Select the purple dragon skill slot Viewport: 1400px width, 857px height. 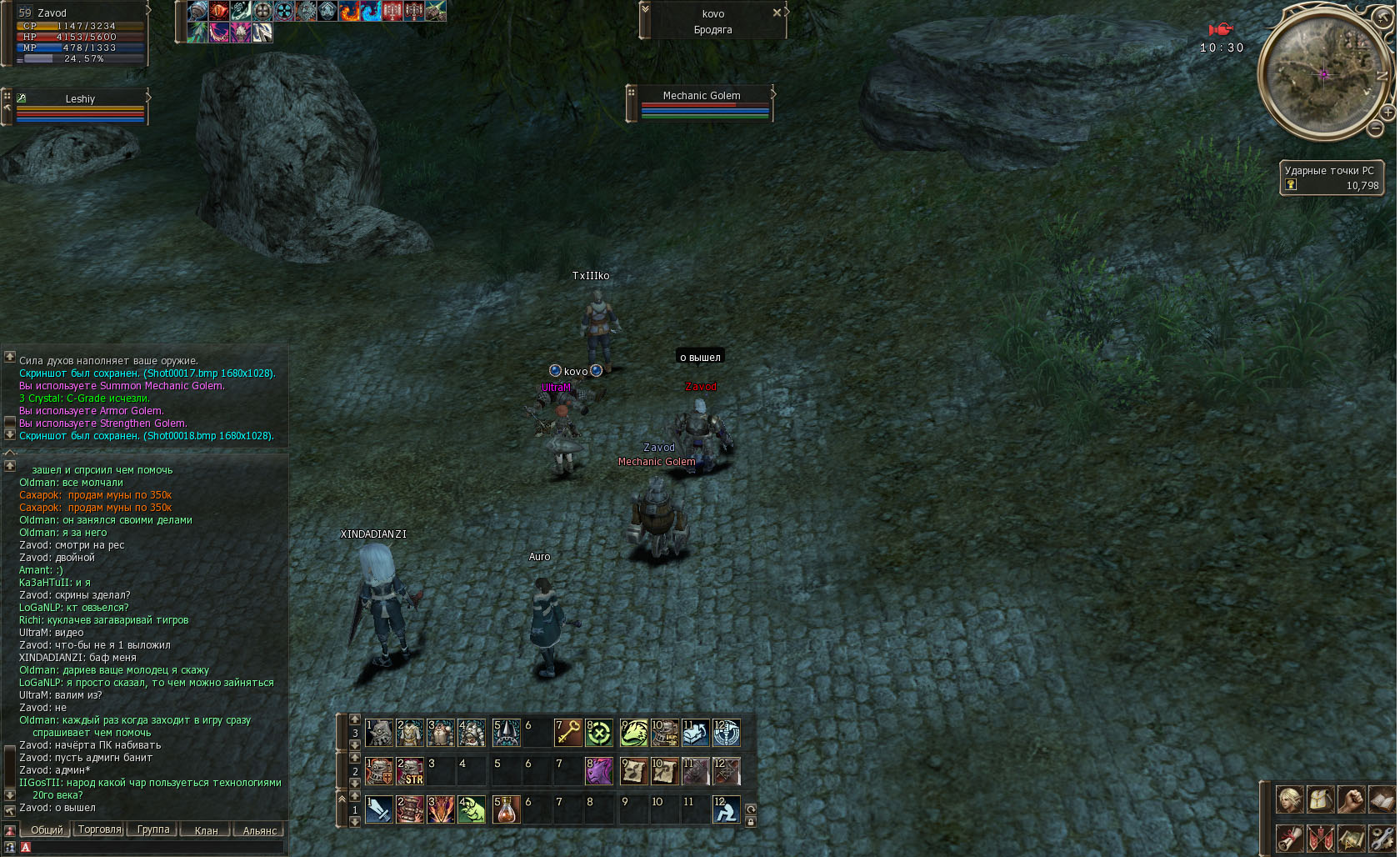click(x=598, y=771)
